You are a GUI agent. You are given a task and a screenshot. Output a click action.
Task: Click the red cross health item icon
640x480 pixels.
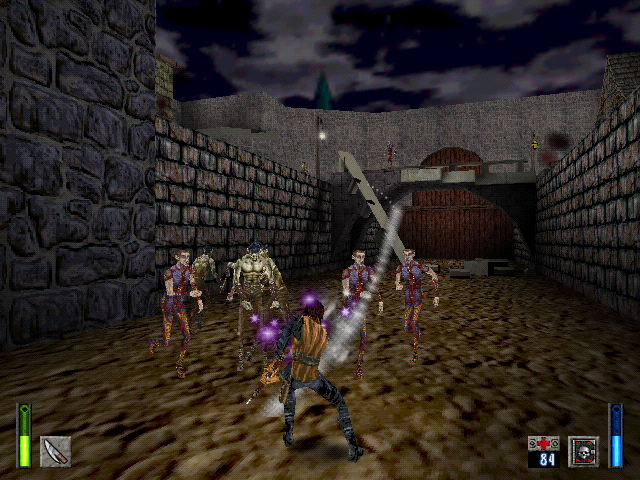pyautogui.click(x=543, y=443)
